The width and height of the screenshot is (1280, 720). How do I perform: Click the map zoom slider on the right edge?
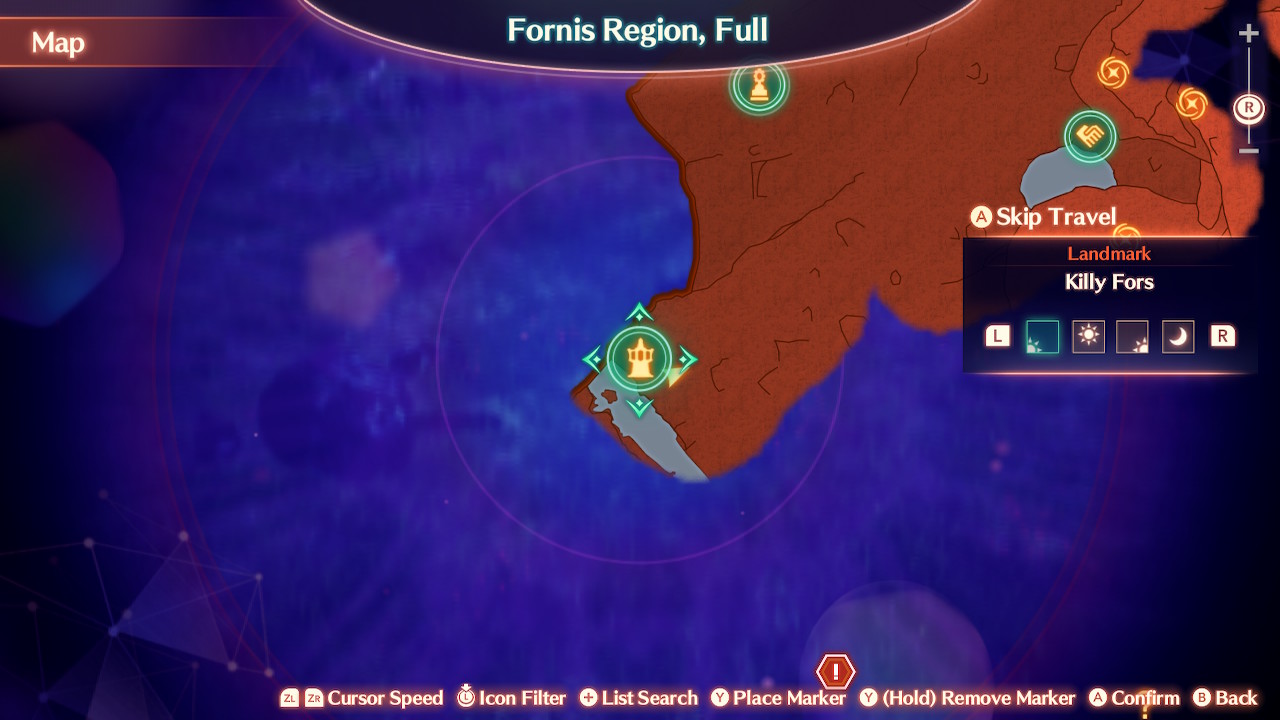1248,90
